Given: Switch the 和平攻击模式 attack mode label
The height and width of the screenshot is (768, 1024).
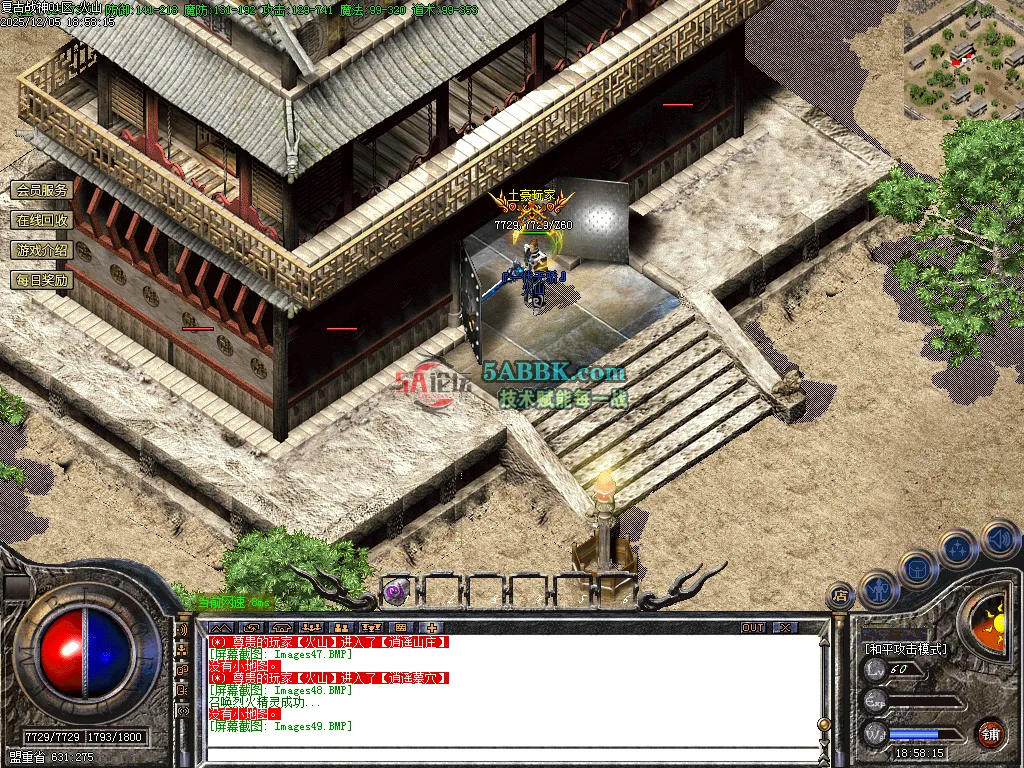Looking at the screenshot, I should pos(906,648).
